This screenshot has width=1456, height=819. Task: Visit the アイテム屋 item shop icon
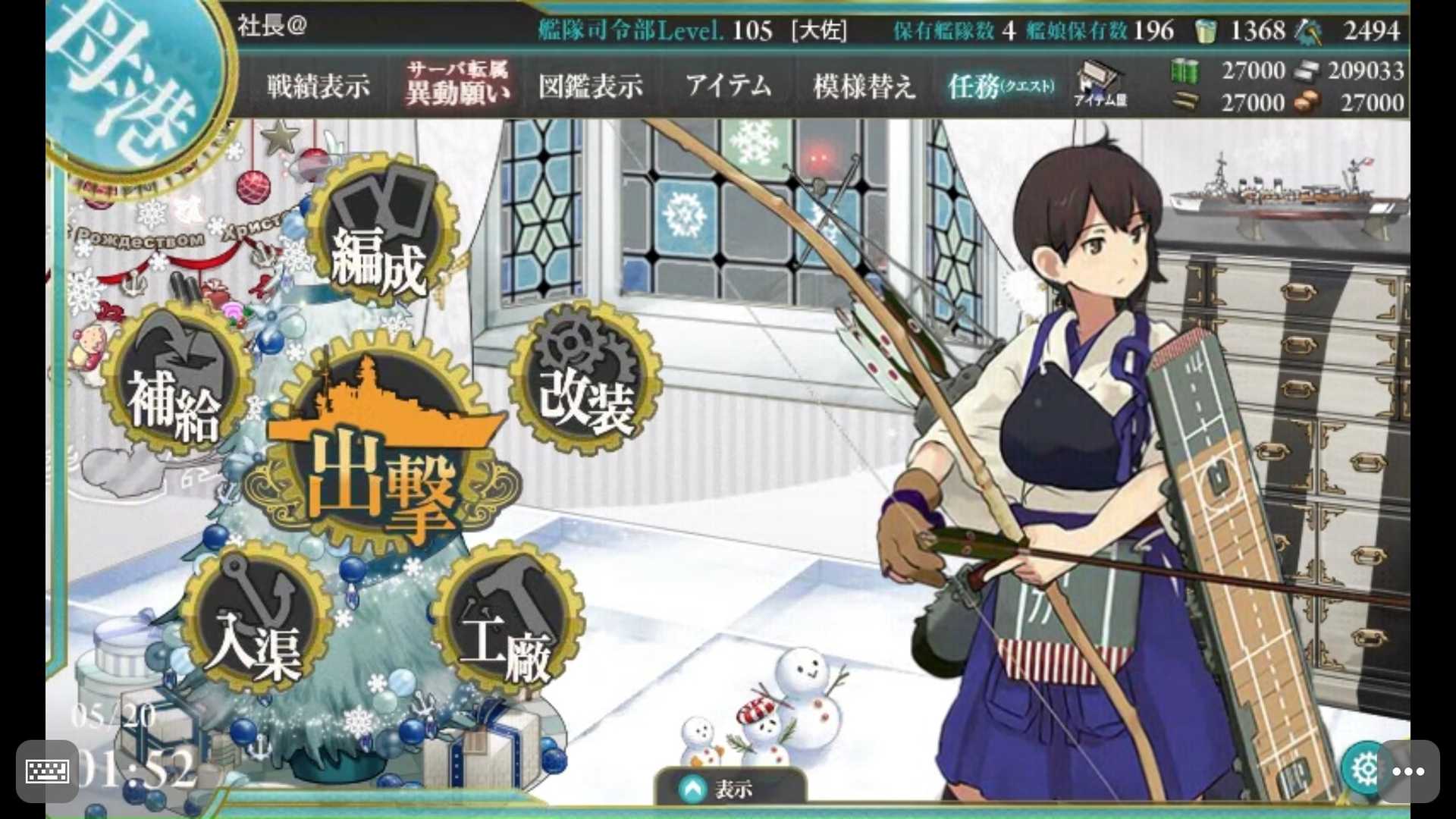(1100, 85)
